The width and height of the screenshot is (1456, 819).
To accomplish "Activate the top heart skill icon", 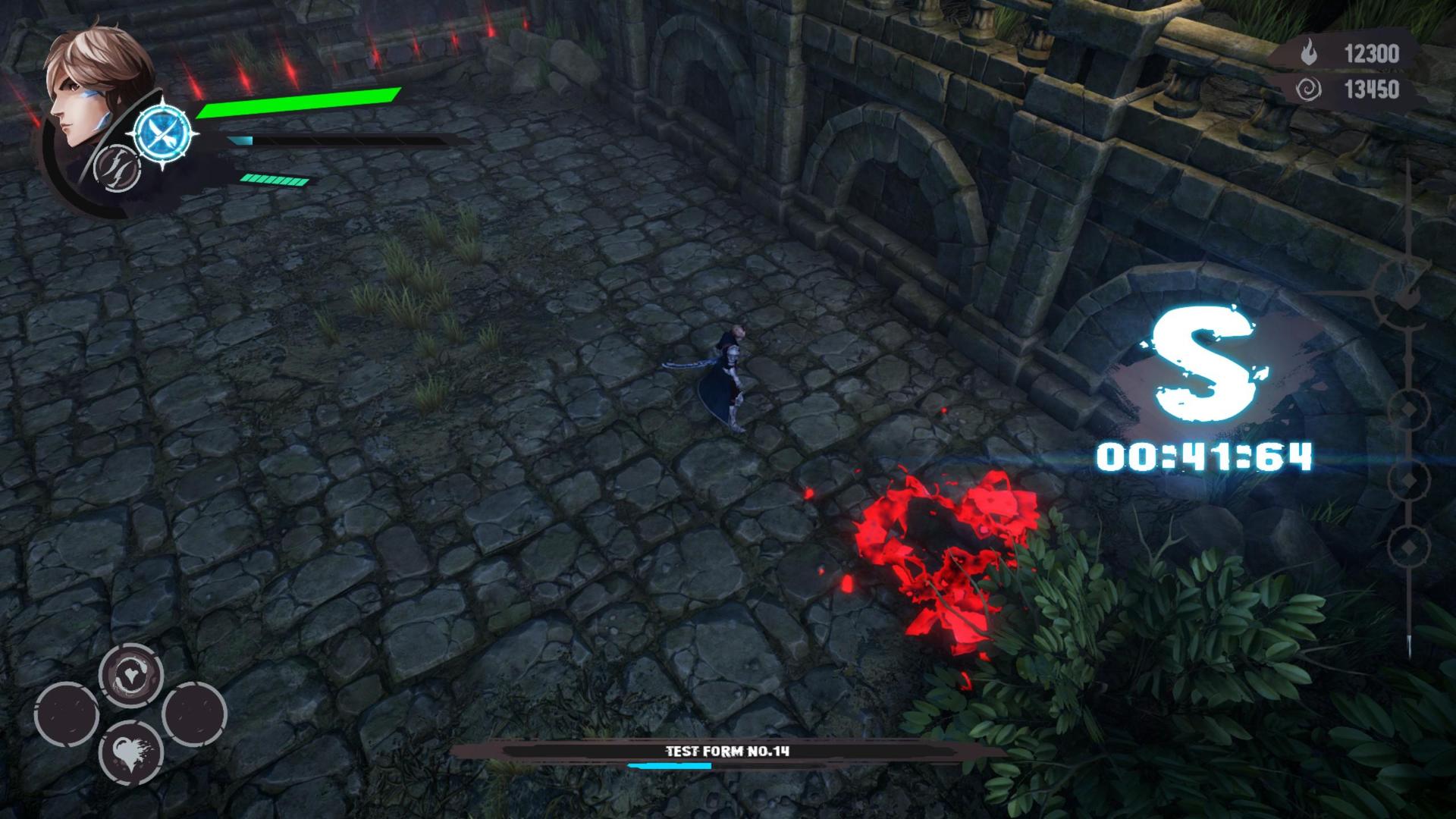I will (x=130, y=675).
